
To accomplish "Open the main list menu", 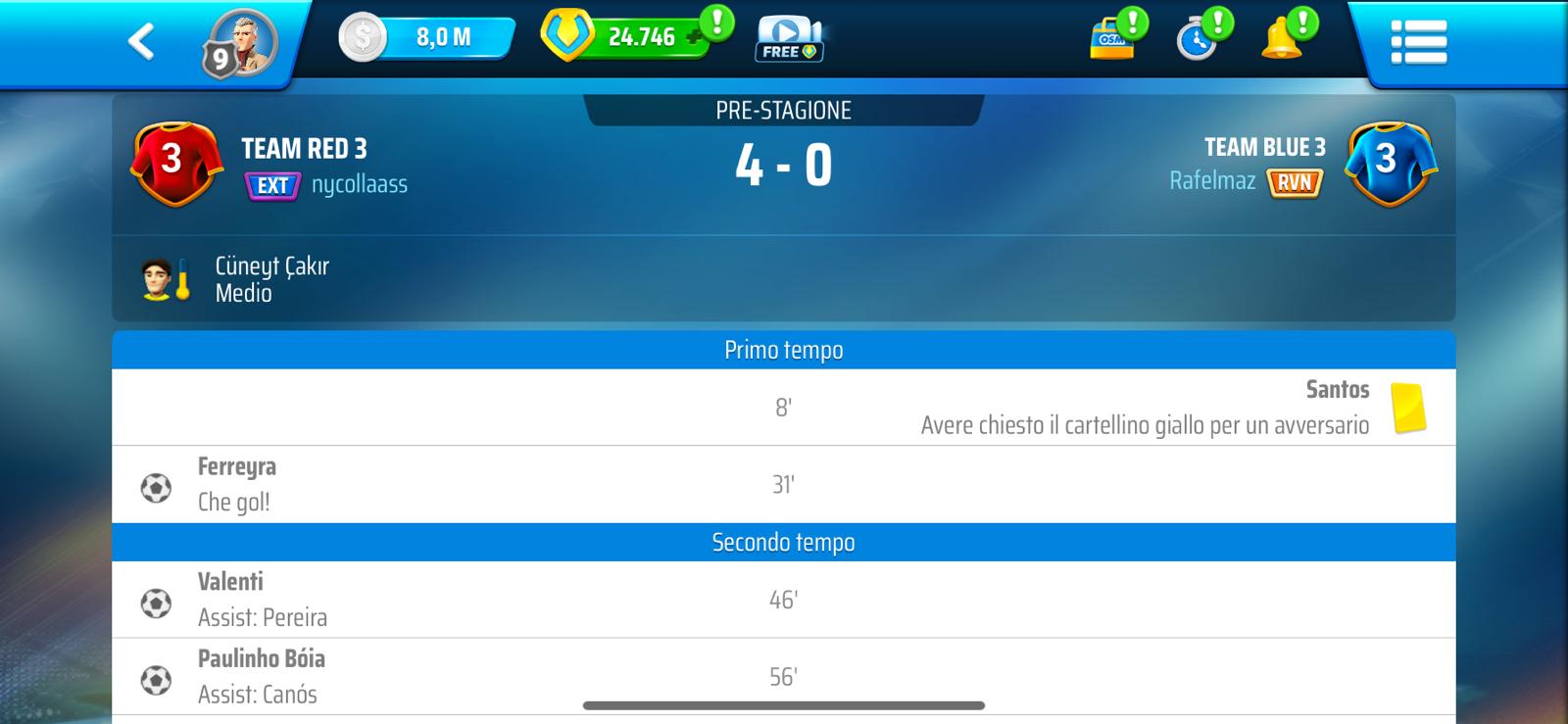I will 1418,42.
